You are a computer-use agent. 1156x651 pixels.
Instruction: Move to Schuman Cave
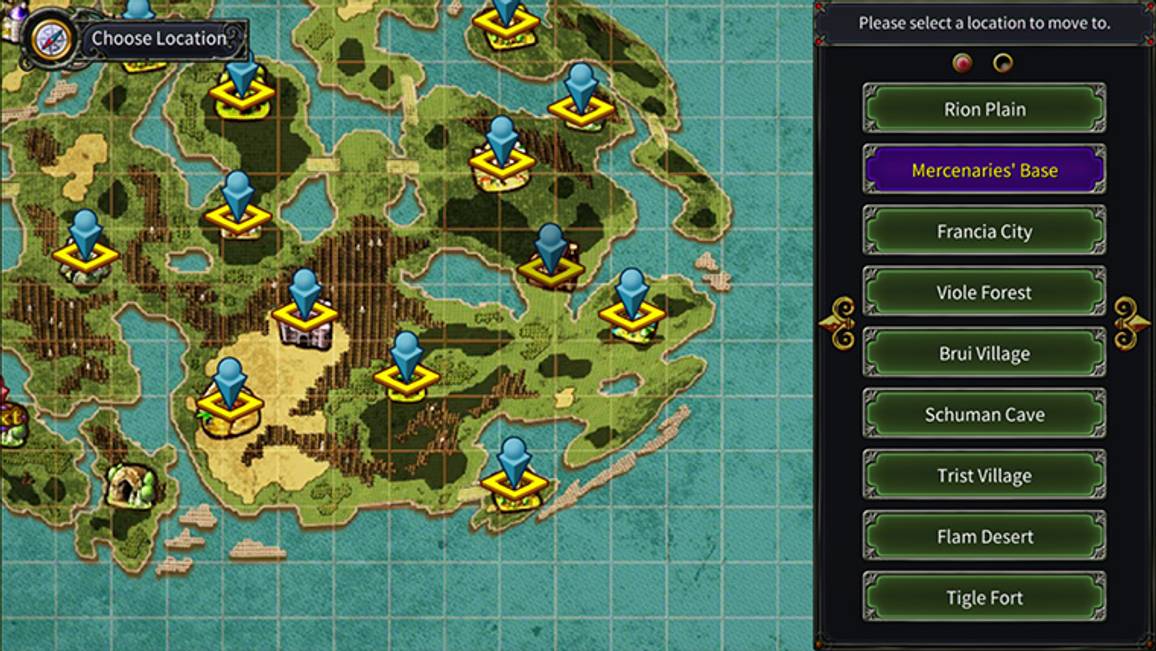pyautogui.click(x=984, y=414)
